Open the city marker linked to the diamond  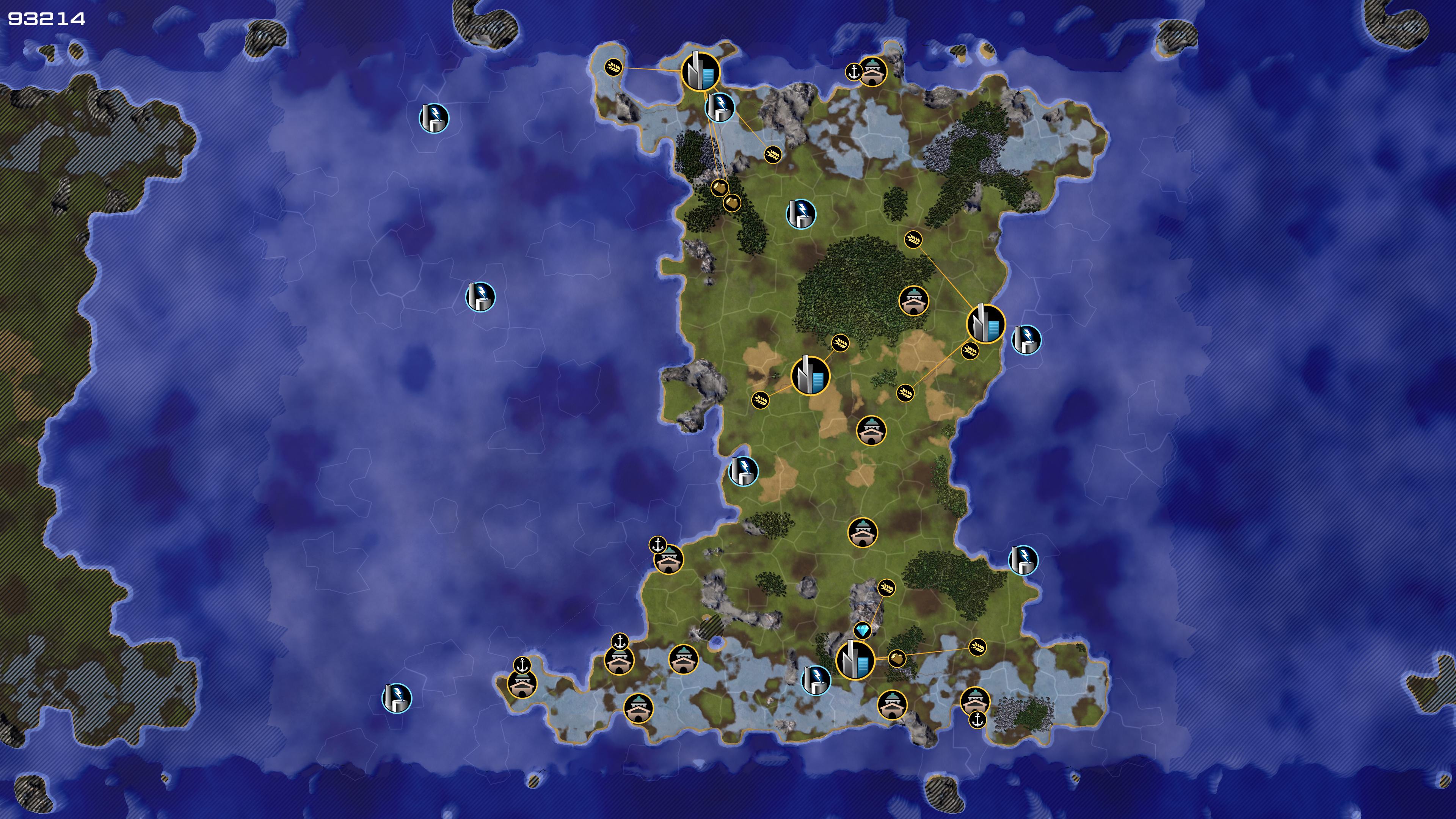coord(855,660)
